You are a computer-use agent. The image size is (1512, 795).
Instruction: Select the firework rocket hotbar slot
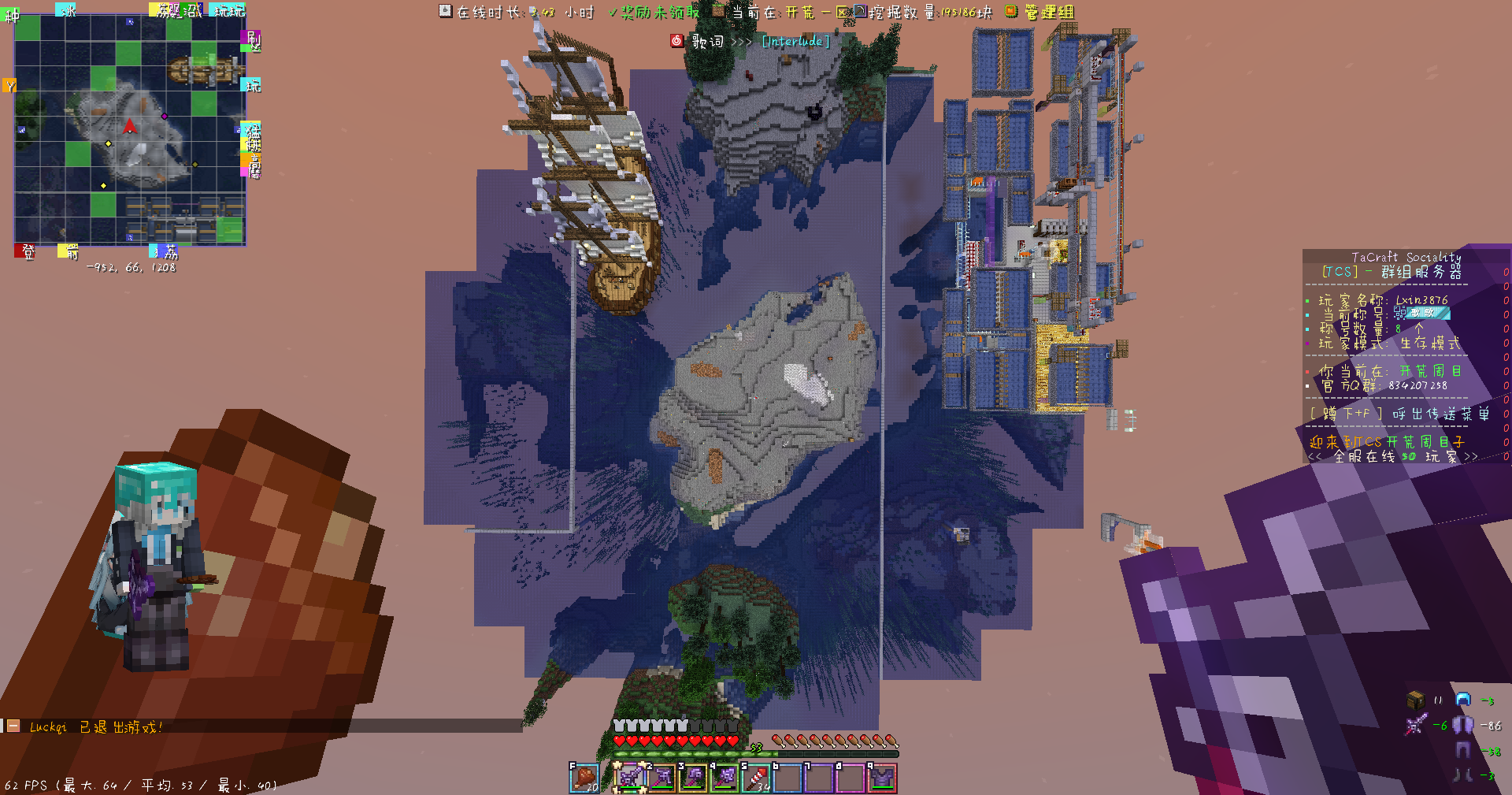(x=756, y=778)
